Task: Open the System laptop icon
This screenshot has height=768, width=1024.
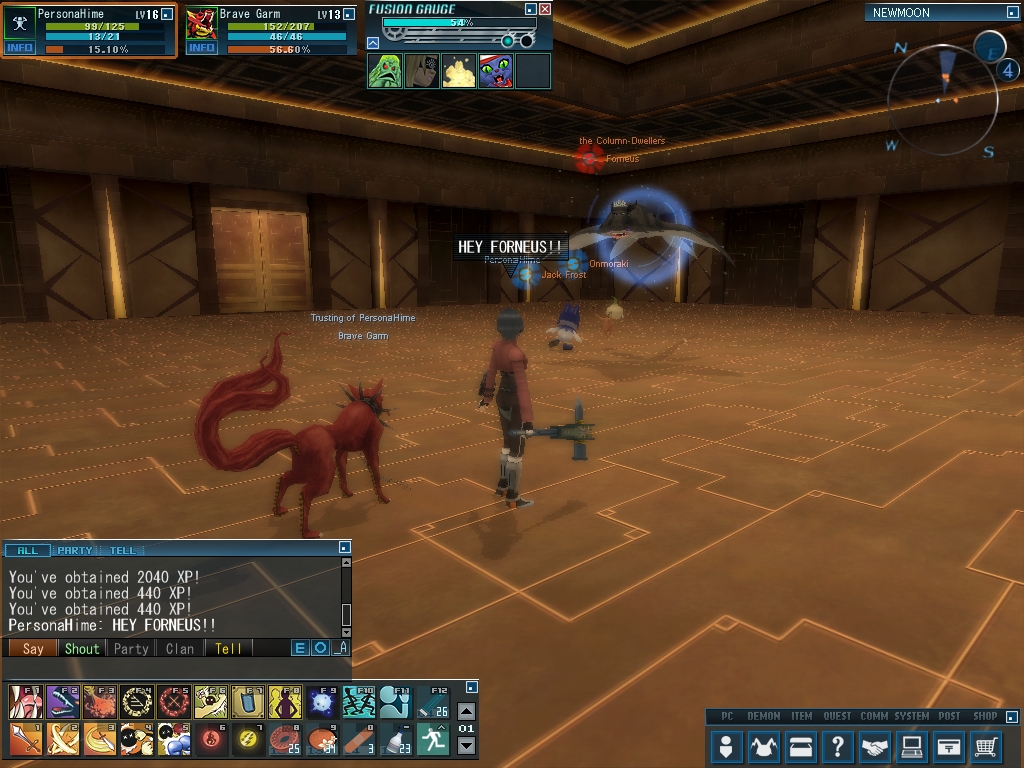Action: click(x=911, y=746)
